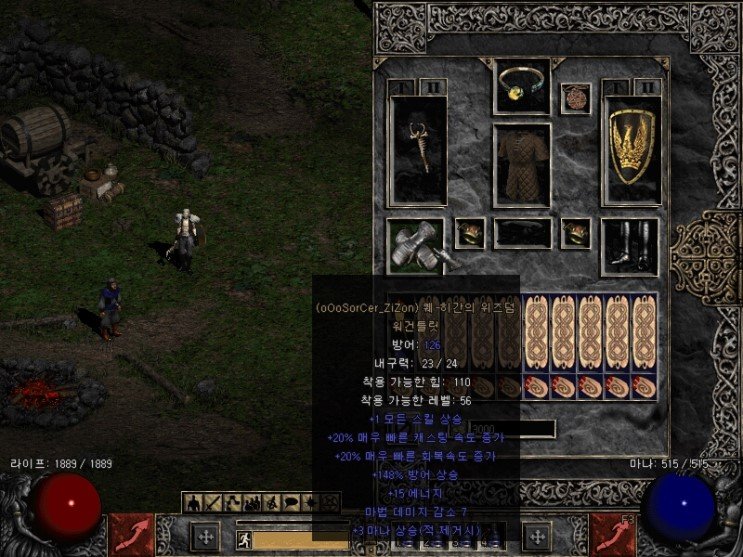Pick up the dark plated boots

630,246
